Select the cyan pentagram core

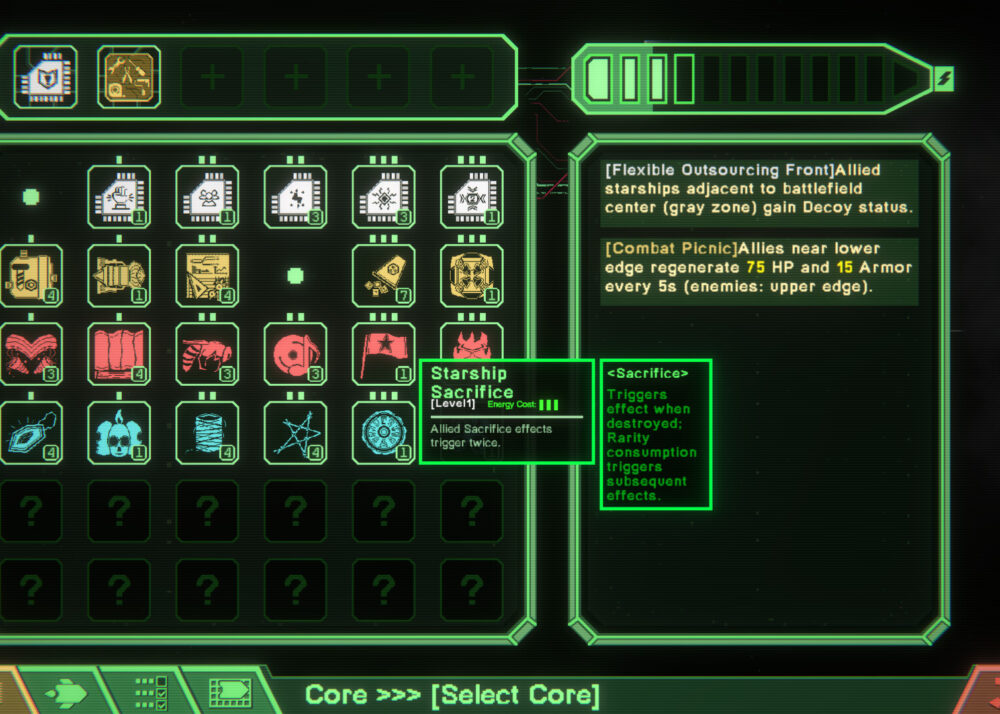coord(295,432)
